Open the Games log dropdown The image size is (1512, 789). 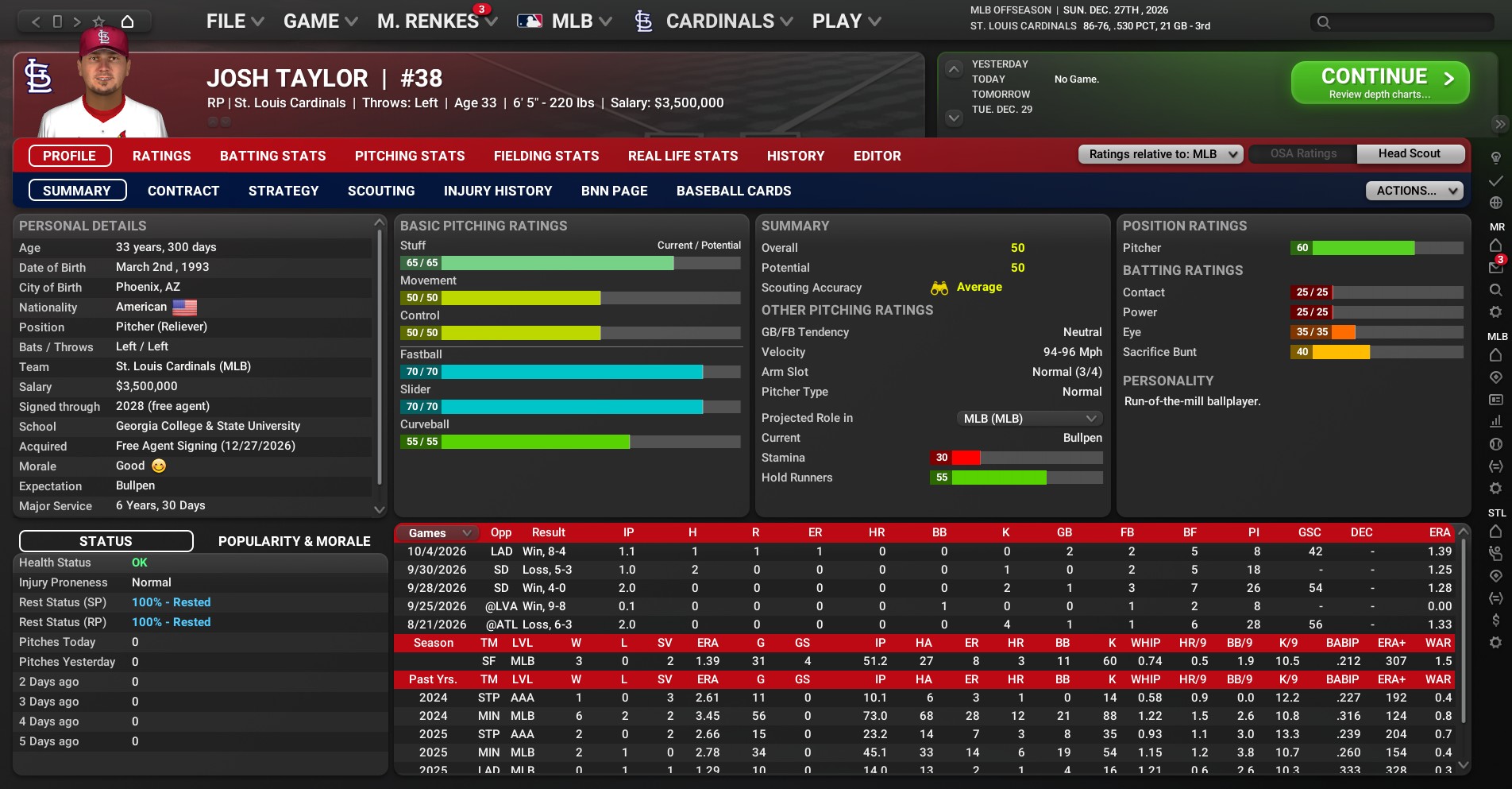click(438, 533)
